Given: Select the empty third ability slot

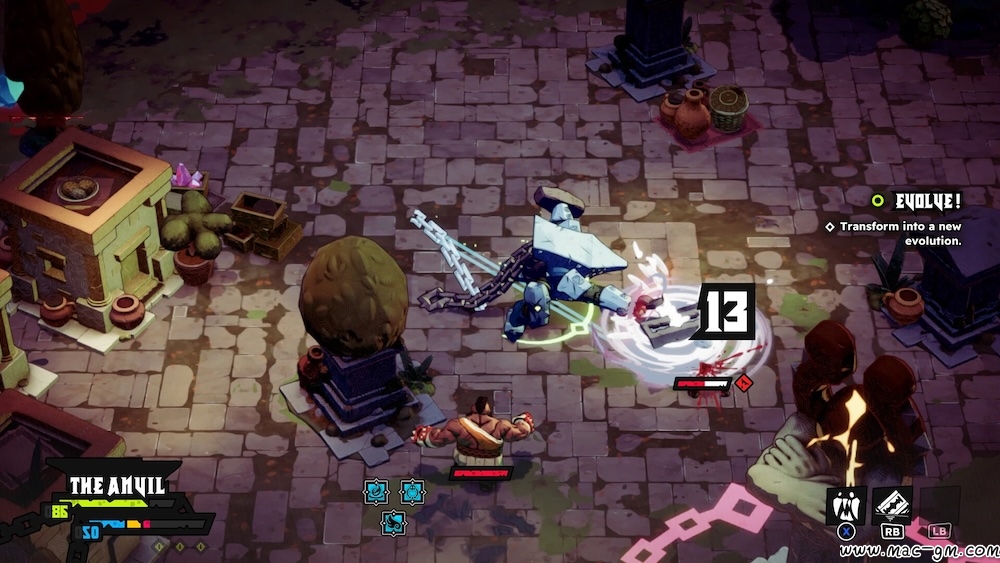Looking at the screenshot, I should [939, 506].
